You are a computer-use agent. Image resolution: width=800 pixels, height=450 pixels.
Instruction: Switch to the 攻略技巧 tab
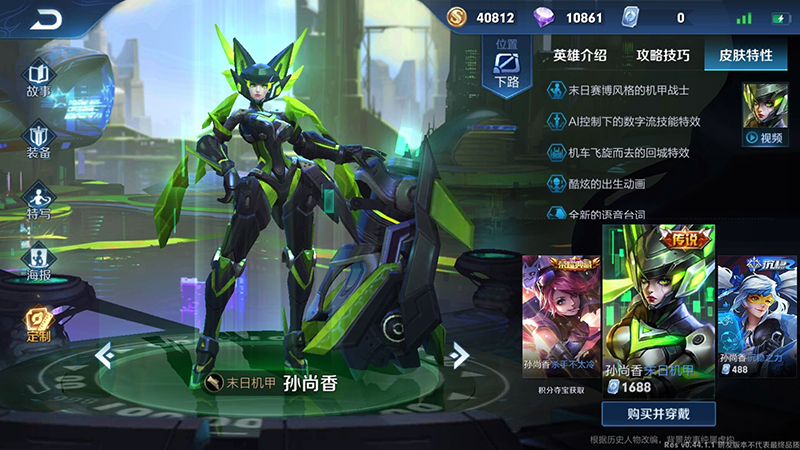click(662, 56)
